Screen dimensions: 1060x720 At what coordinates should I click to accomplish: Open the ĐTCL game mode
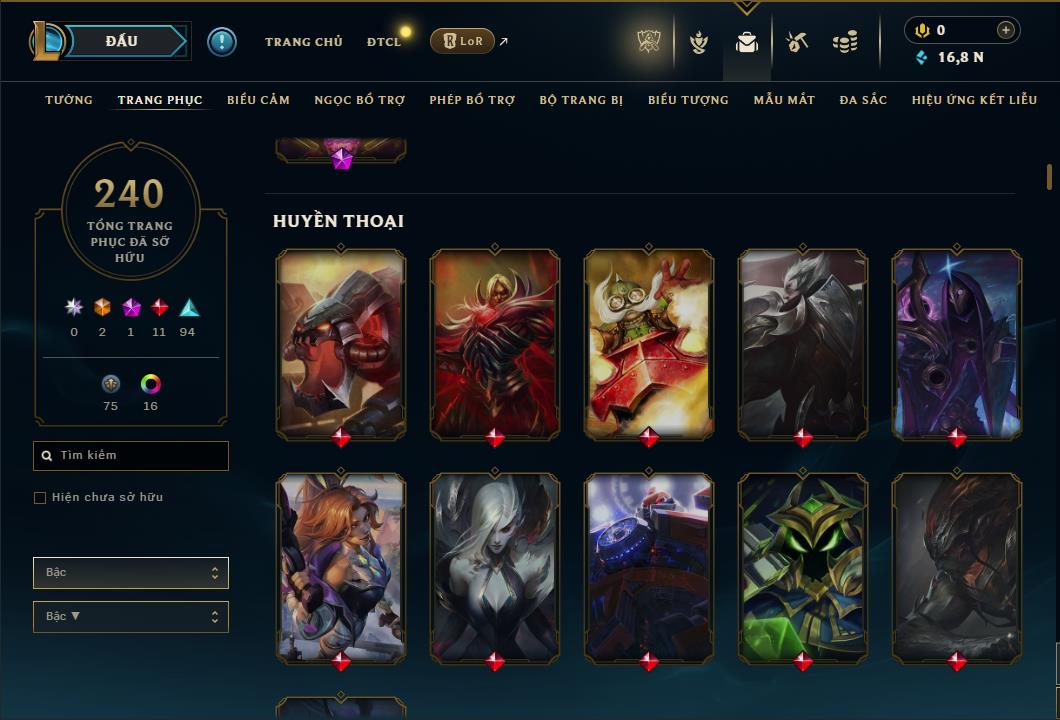383,42
